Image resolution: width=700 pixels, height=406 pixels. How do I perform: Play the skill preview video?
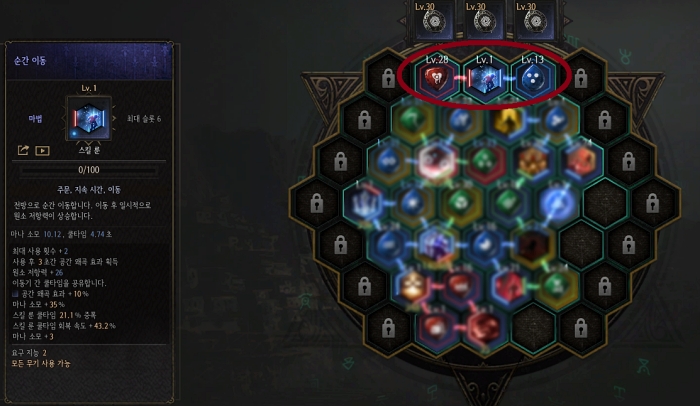(x=42, y=150)
